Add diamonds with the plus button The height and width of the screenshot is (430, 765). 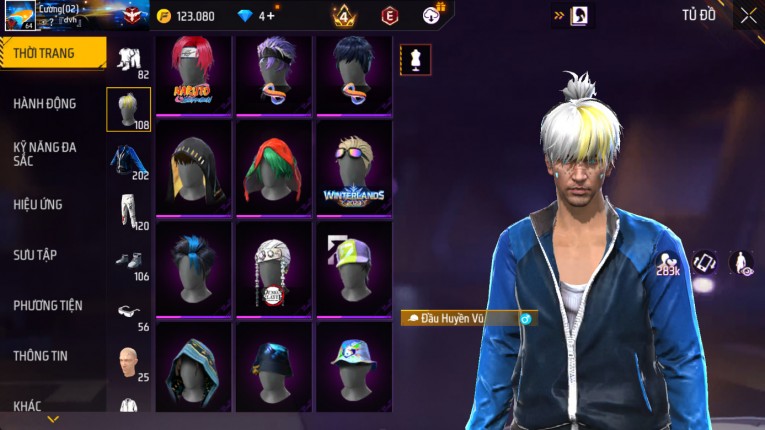point(270,16)
